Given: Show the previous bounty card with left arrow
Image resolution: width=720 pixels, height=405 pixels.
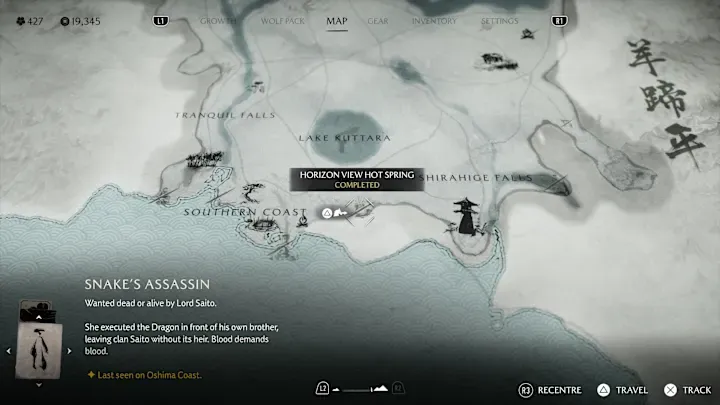Looking at the screenshot, I should click(11, 350).
